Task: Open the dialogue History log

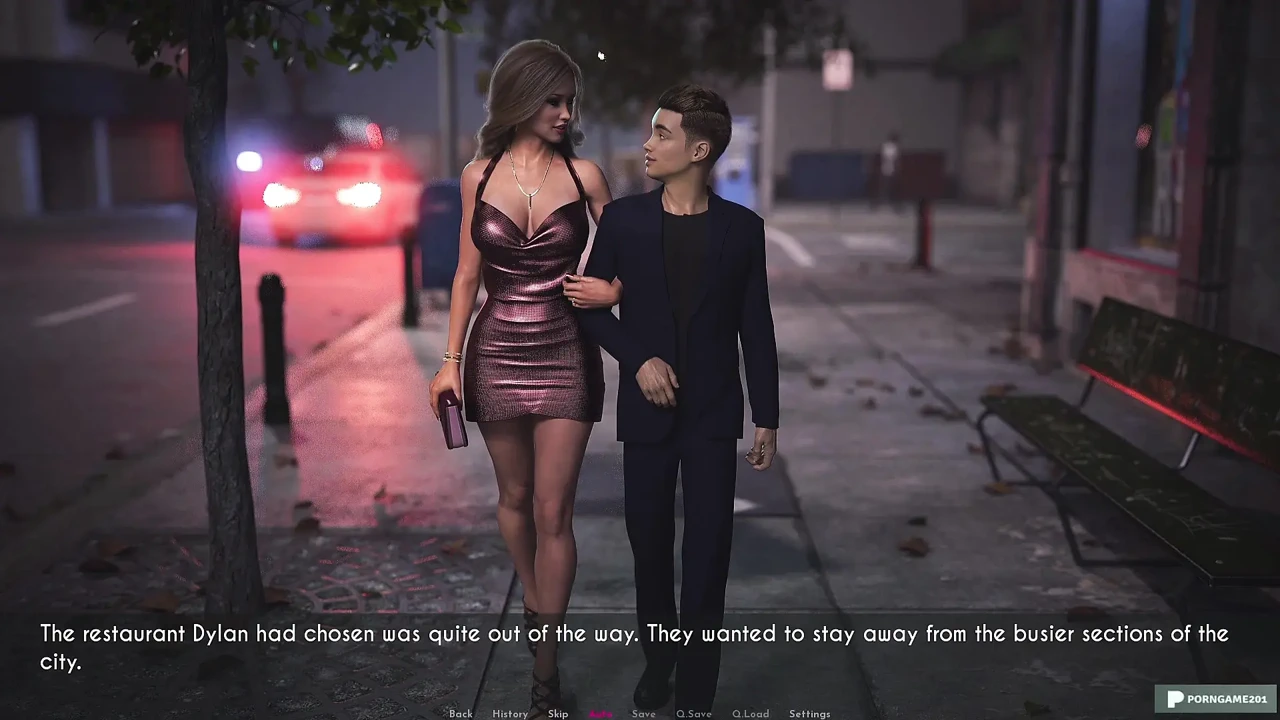Action: pos(509,714)
